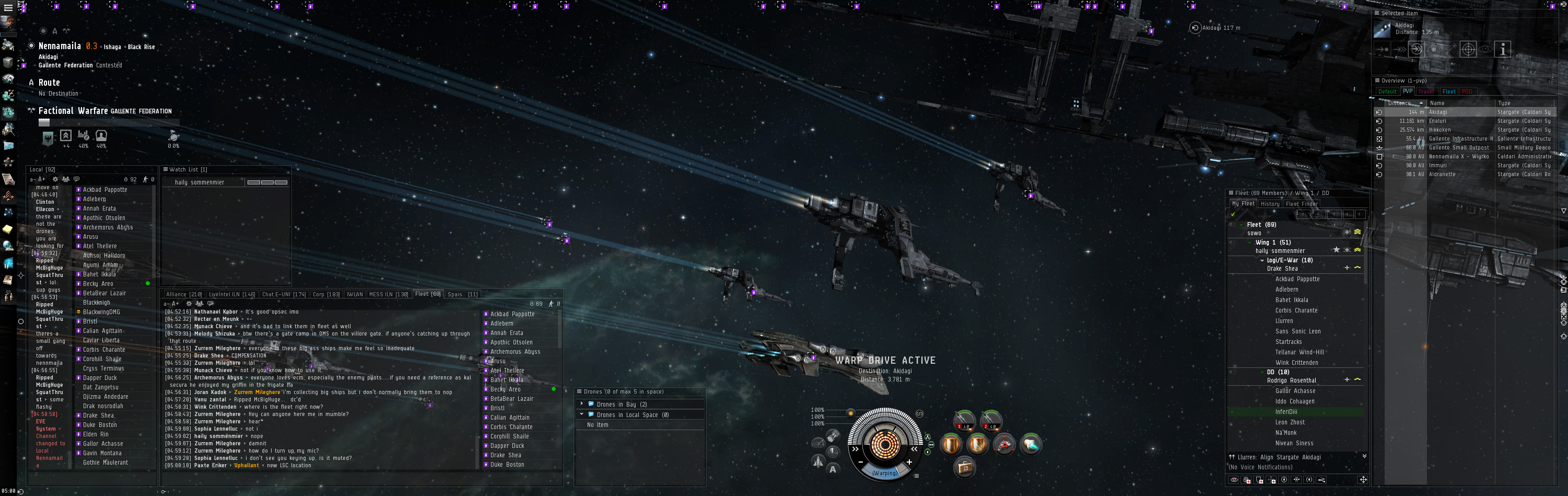
Task: Show the fleet History tab
Action: click(1270, 204)
